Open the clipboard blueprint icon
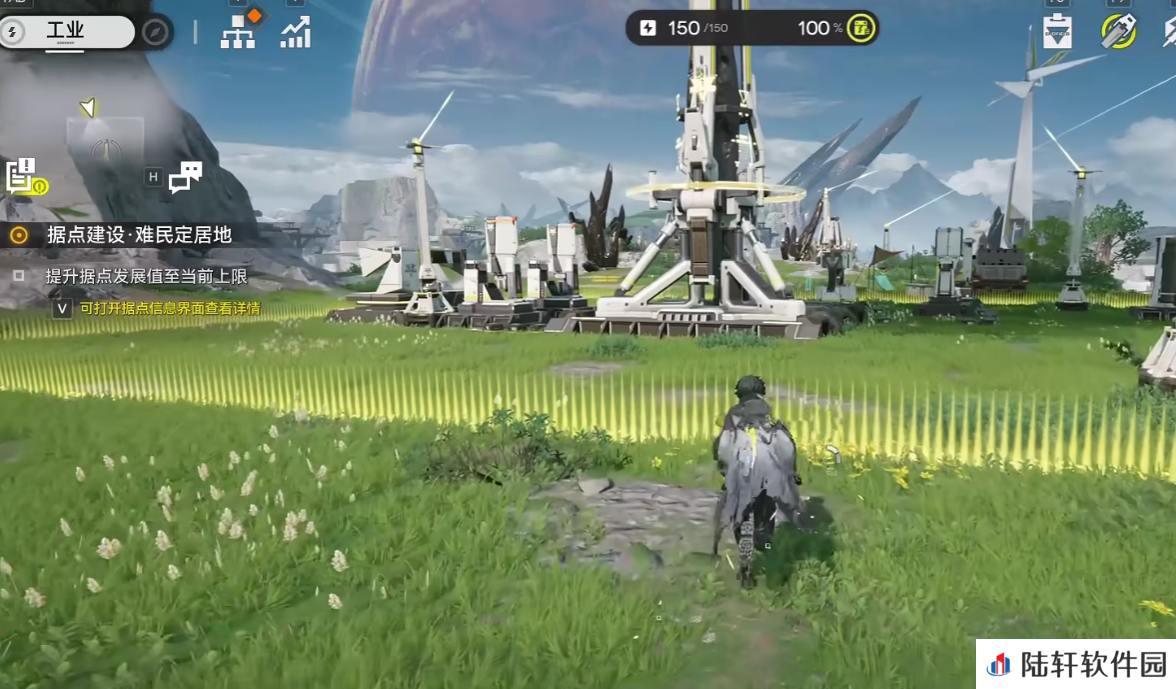1176x689 pixels. tap(1057, 32)
